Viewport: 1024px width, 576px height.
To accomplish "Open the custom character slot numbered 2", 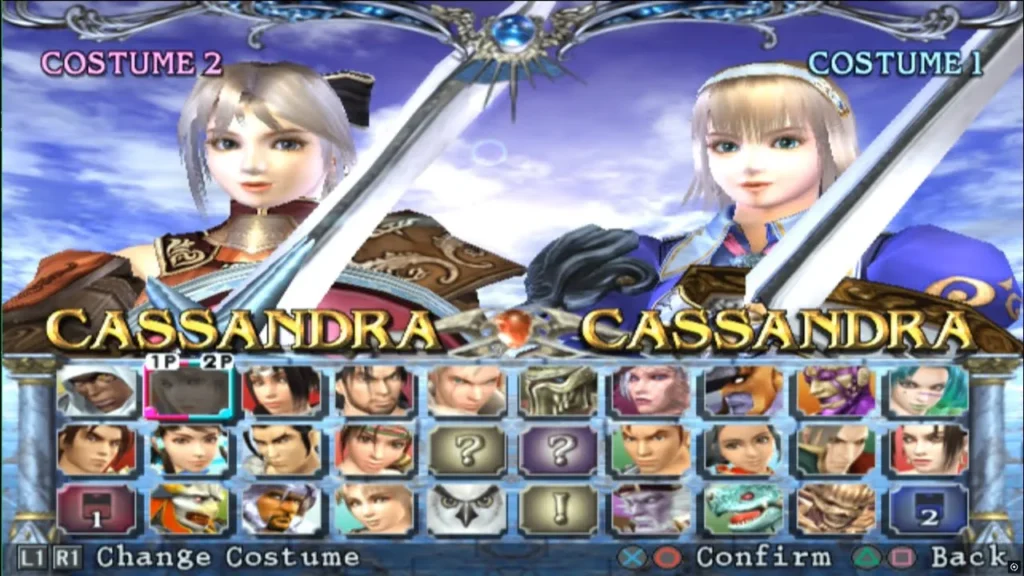I will click(x=927, y=509).
